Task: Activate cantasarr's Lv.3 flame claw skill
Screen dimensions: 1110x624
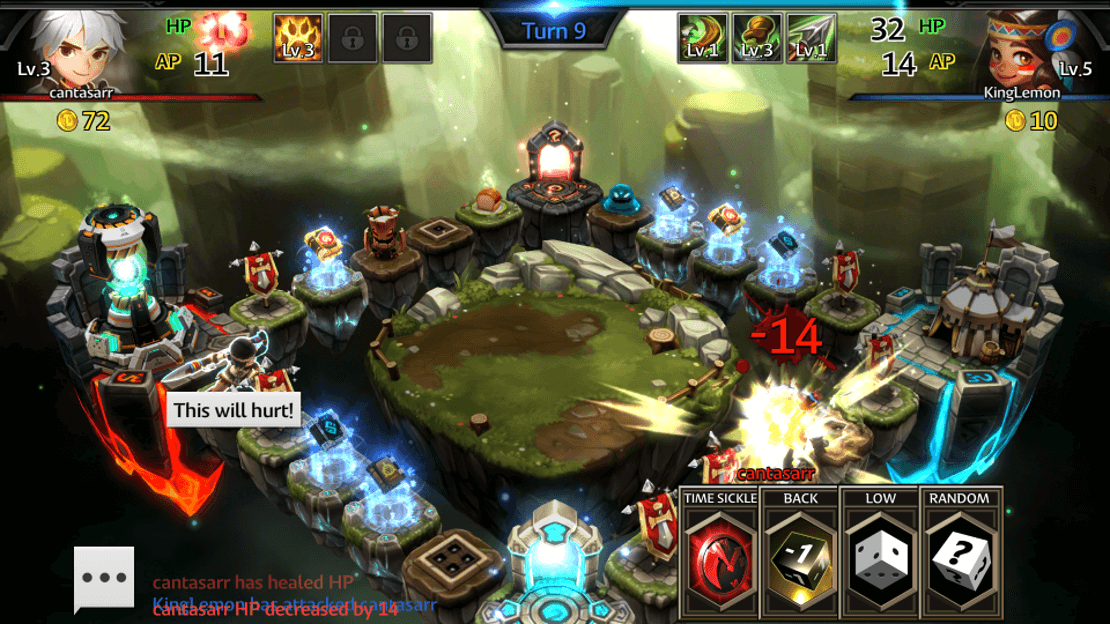Action: click(298, 38)
